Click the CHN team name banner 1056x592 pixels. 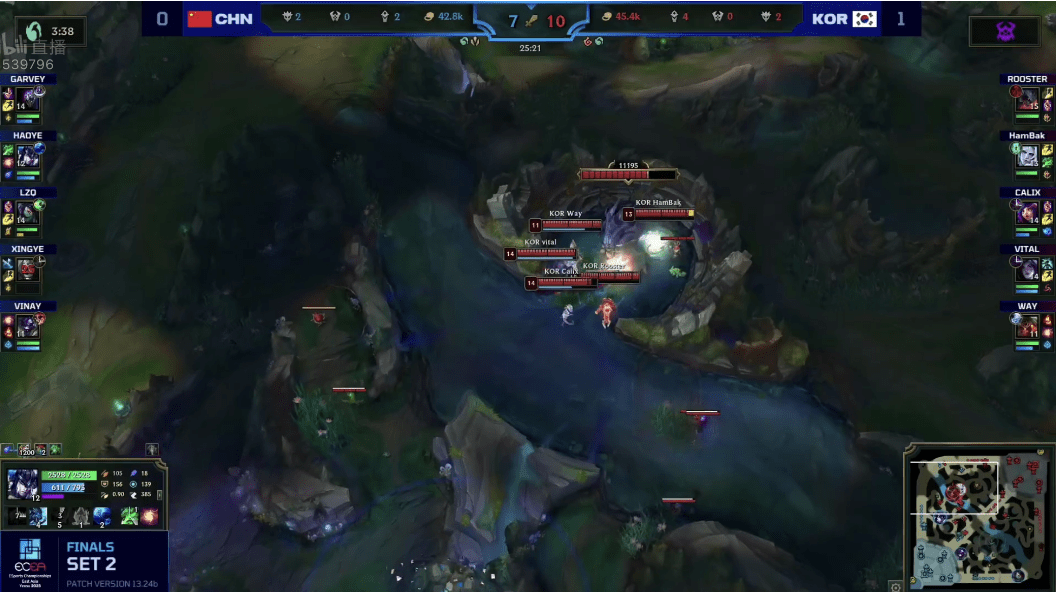[220, 18]
